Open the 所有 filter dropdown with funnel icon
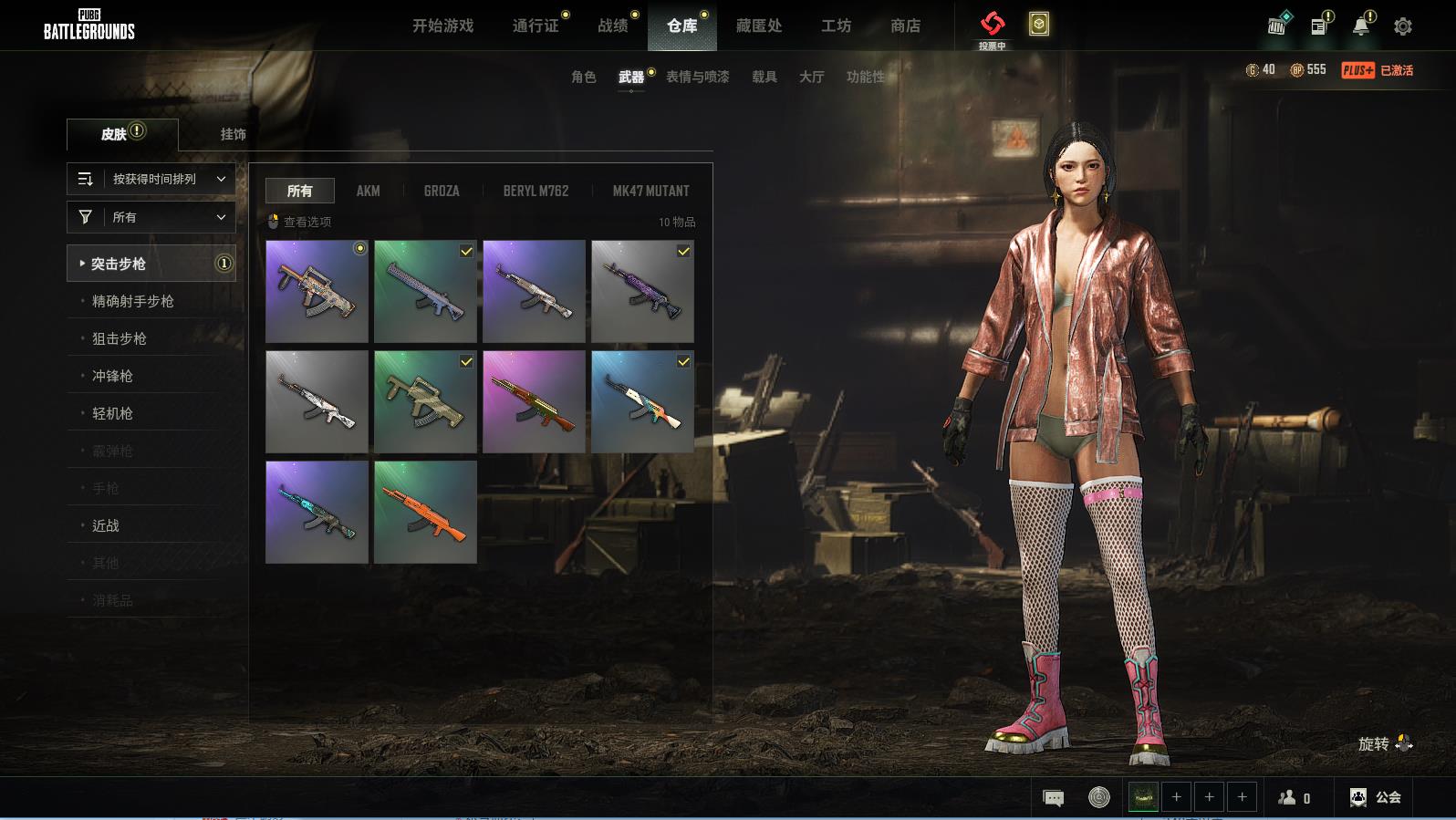This screenshot has height=820, width=1456. (x=151, y=217)
